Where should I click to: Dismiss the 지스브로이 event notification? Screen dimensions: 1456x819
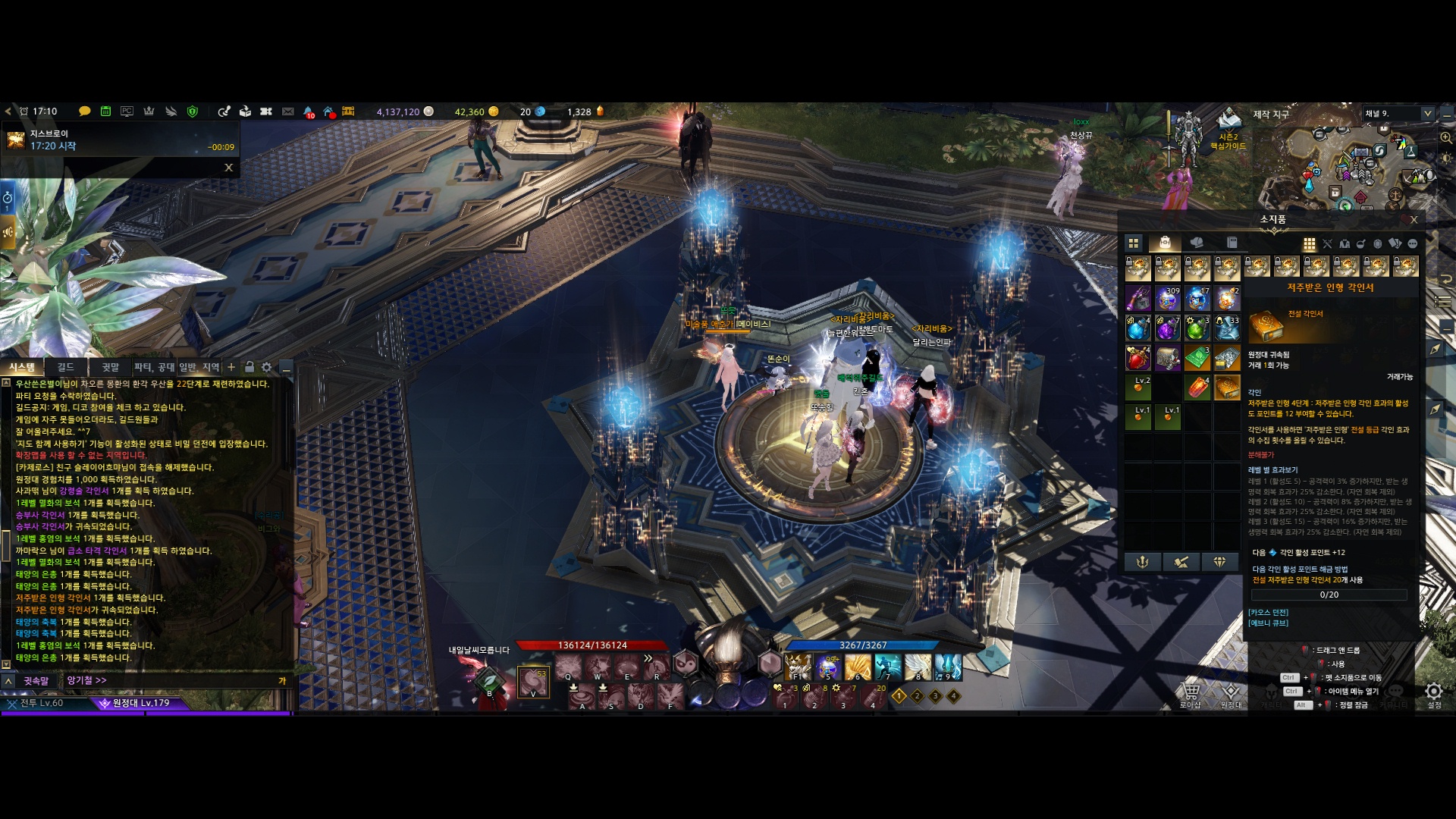[228, 168]
